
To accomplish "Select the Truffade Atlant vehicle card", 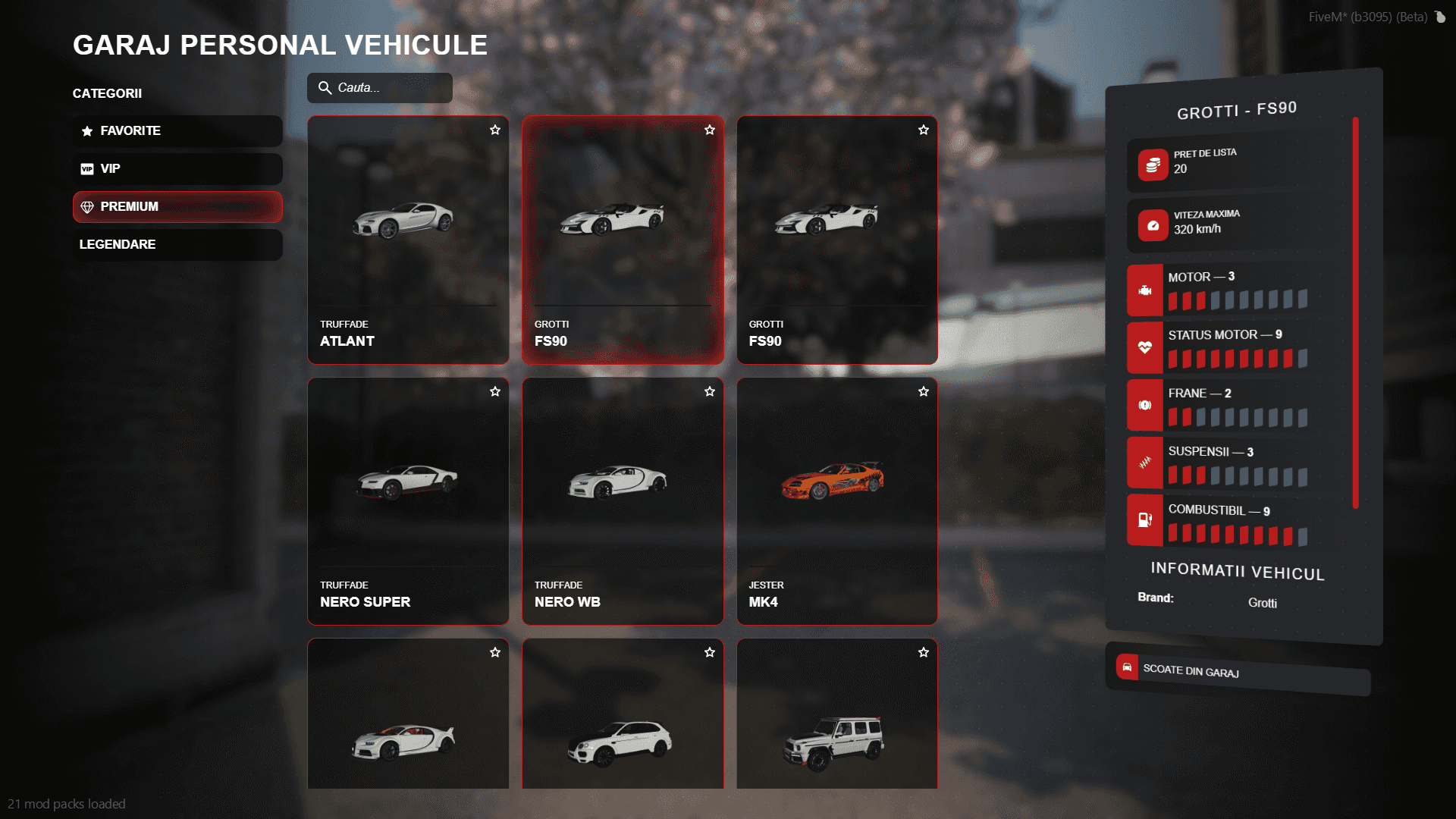I will 408,240.
